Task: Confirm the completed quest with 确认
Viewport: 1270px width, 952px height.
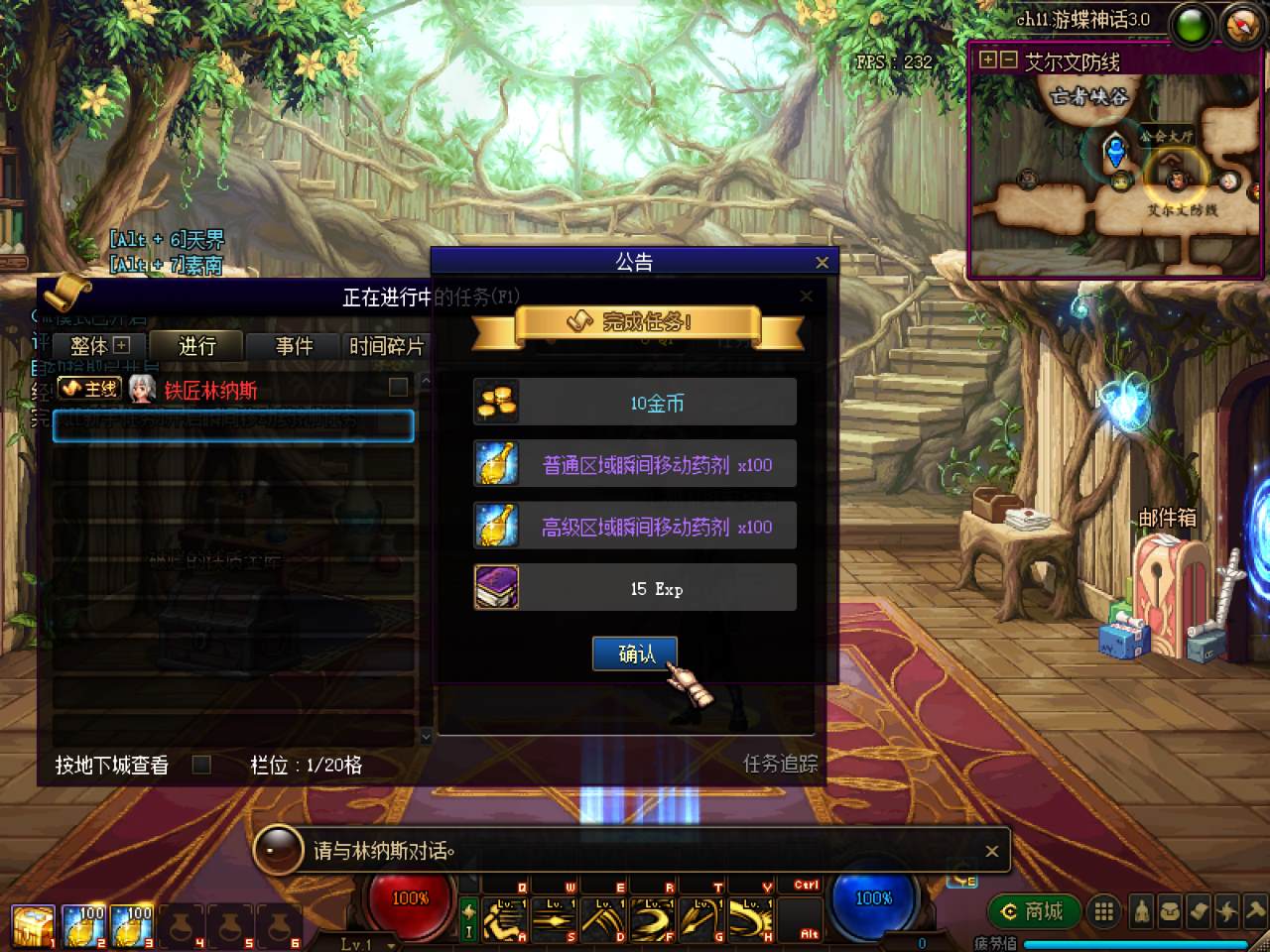Action: pos(635,654)
